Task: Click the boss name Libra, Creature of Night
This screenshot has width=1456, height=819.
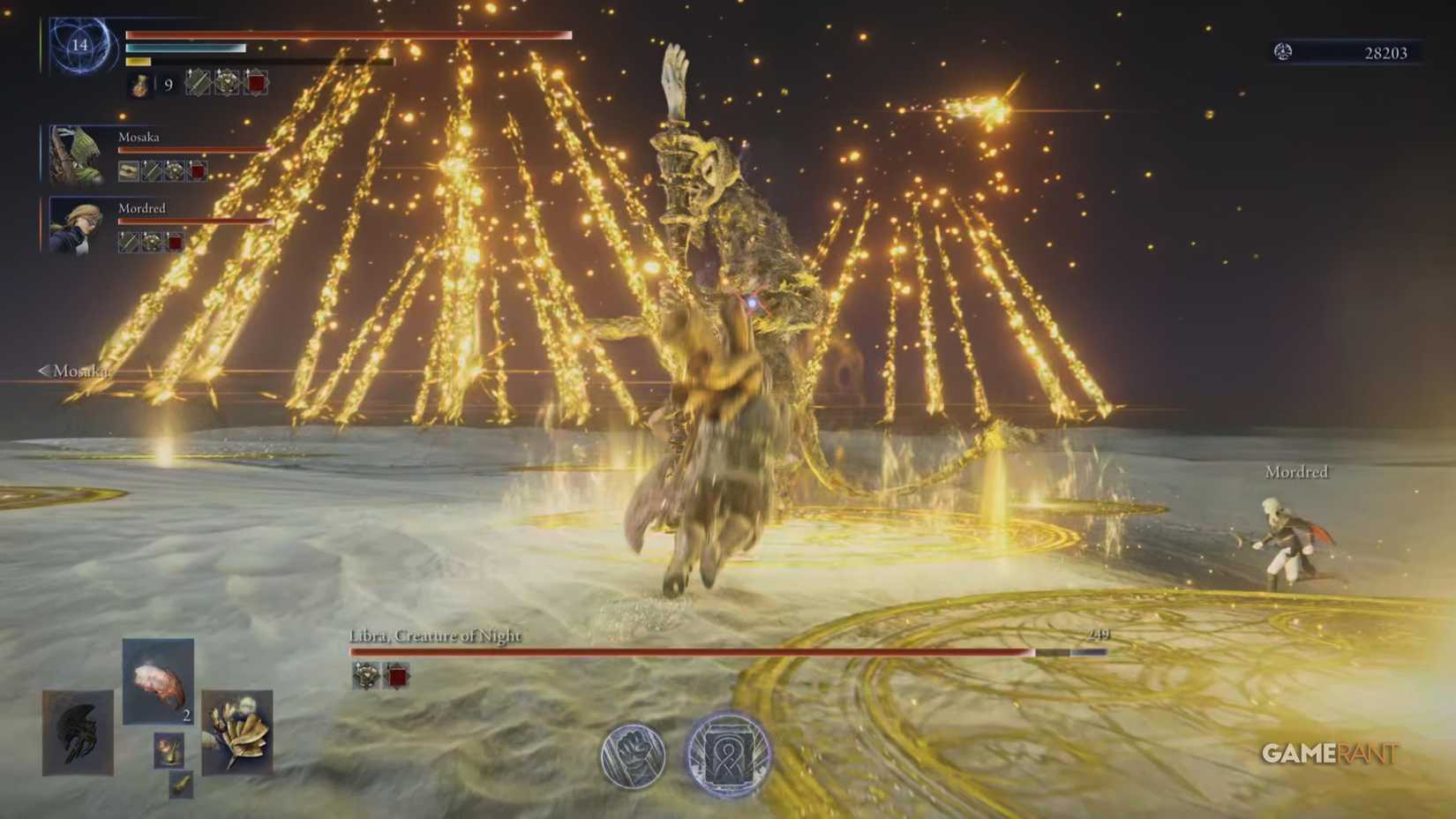Action: 435,634
